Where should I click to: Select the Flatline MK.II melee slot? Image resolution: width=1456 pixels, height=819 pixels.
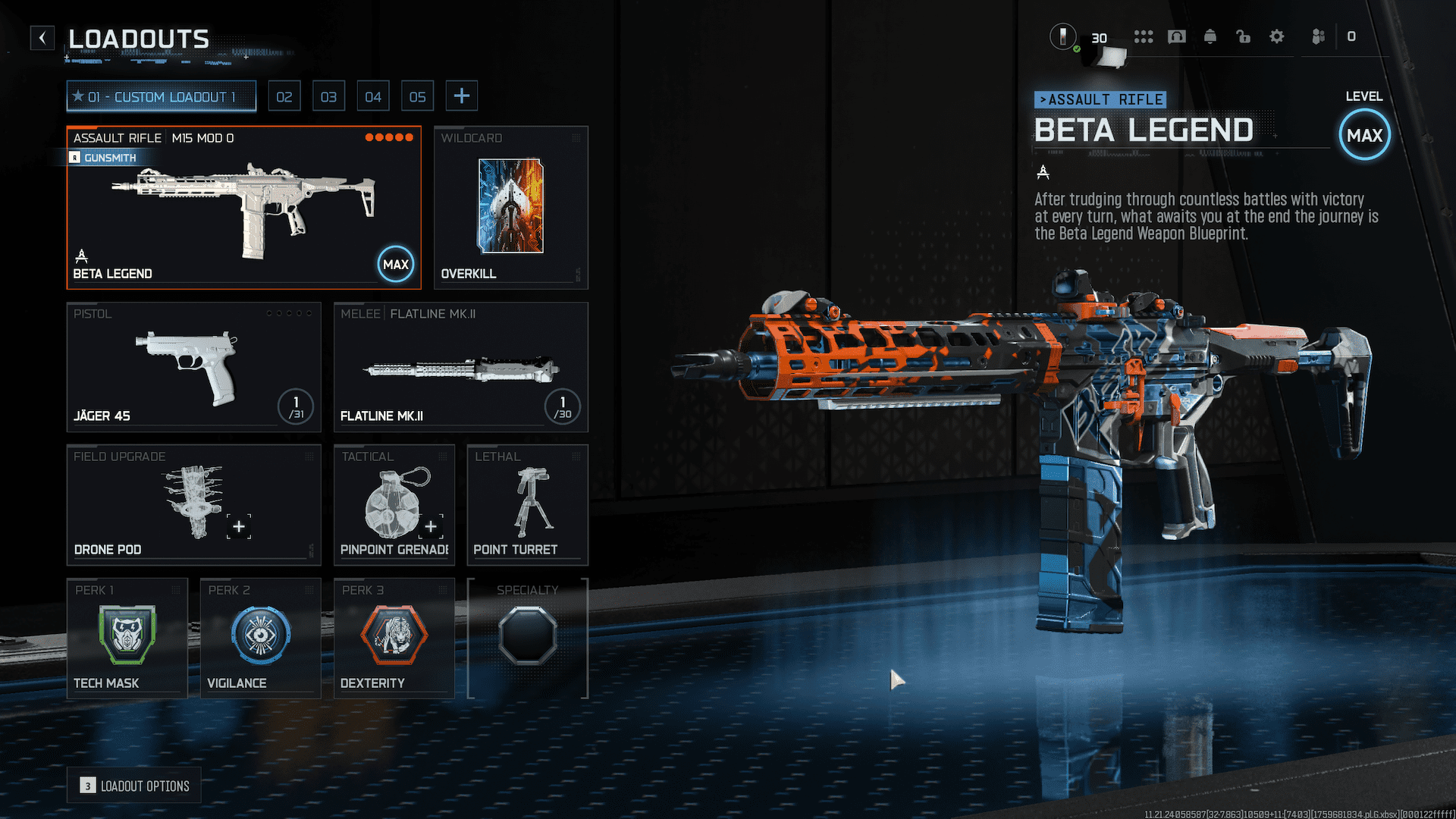(460, 368)
